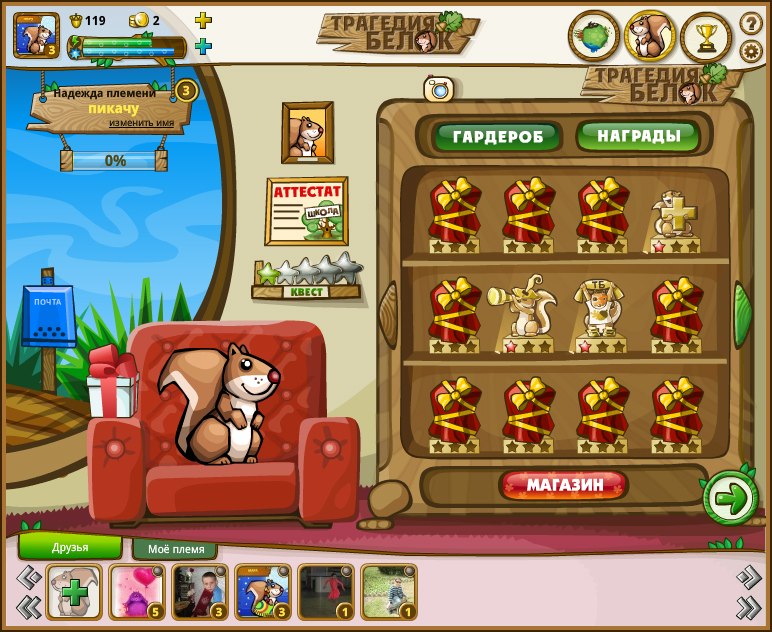
Task: Click the green planet round button
Action: pos(593,37)
